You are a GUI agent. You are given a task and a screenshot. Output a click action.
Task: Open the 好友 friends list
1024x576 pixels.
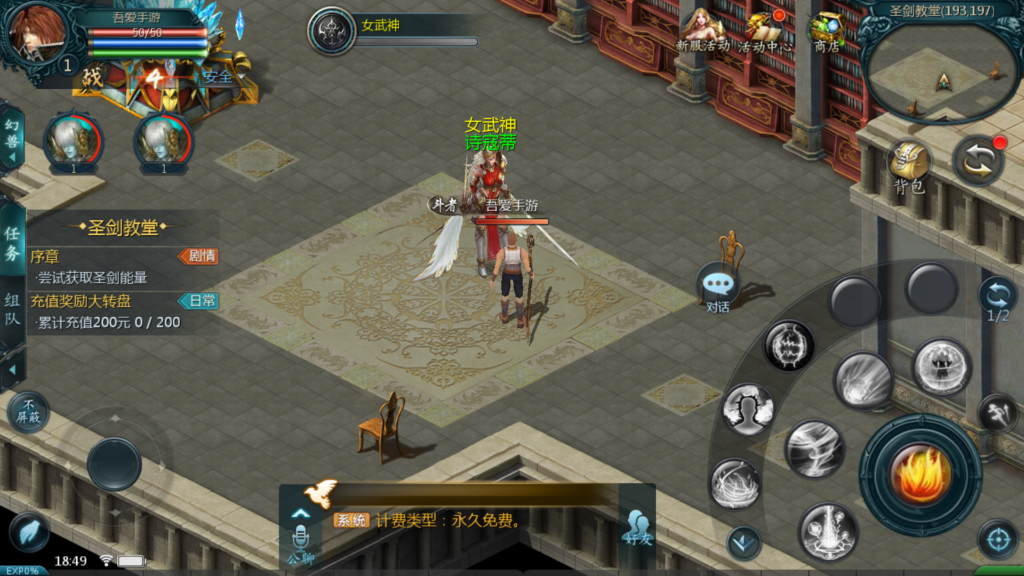[637, 524]
